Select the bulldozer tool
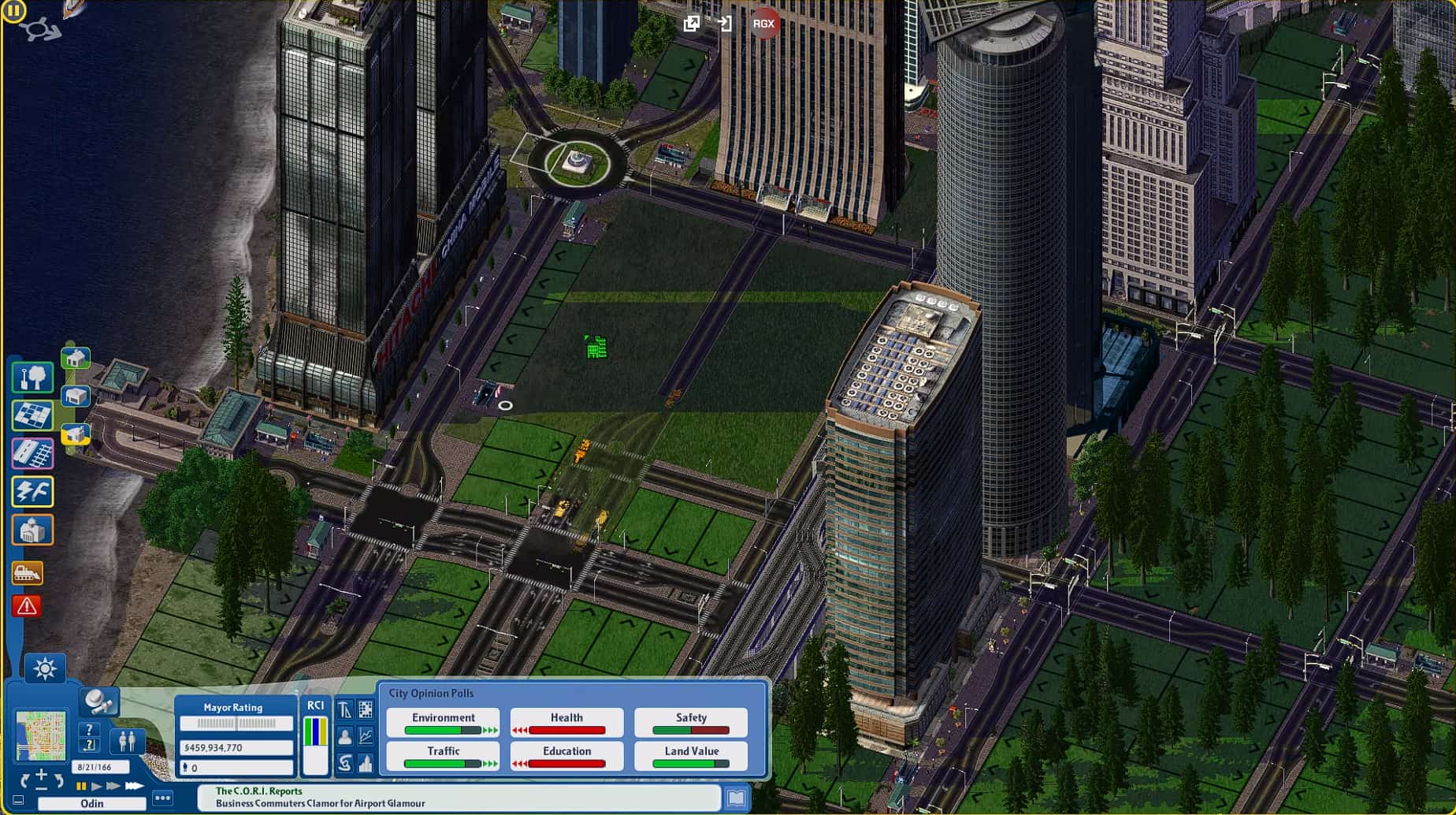The image size is (1456, 815). click(x=27, y=573)
